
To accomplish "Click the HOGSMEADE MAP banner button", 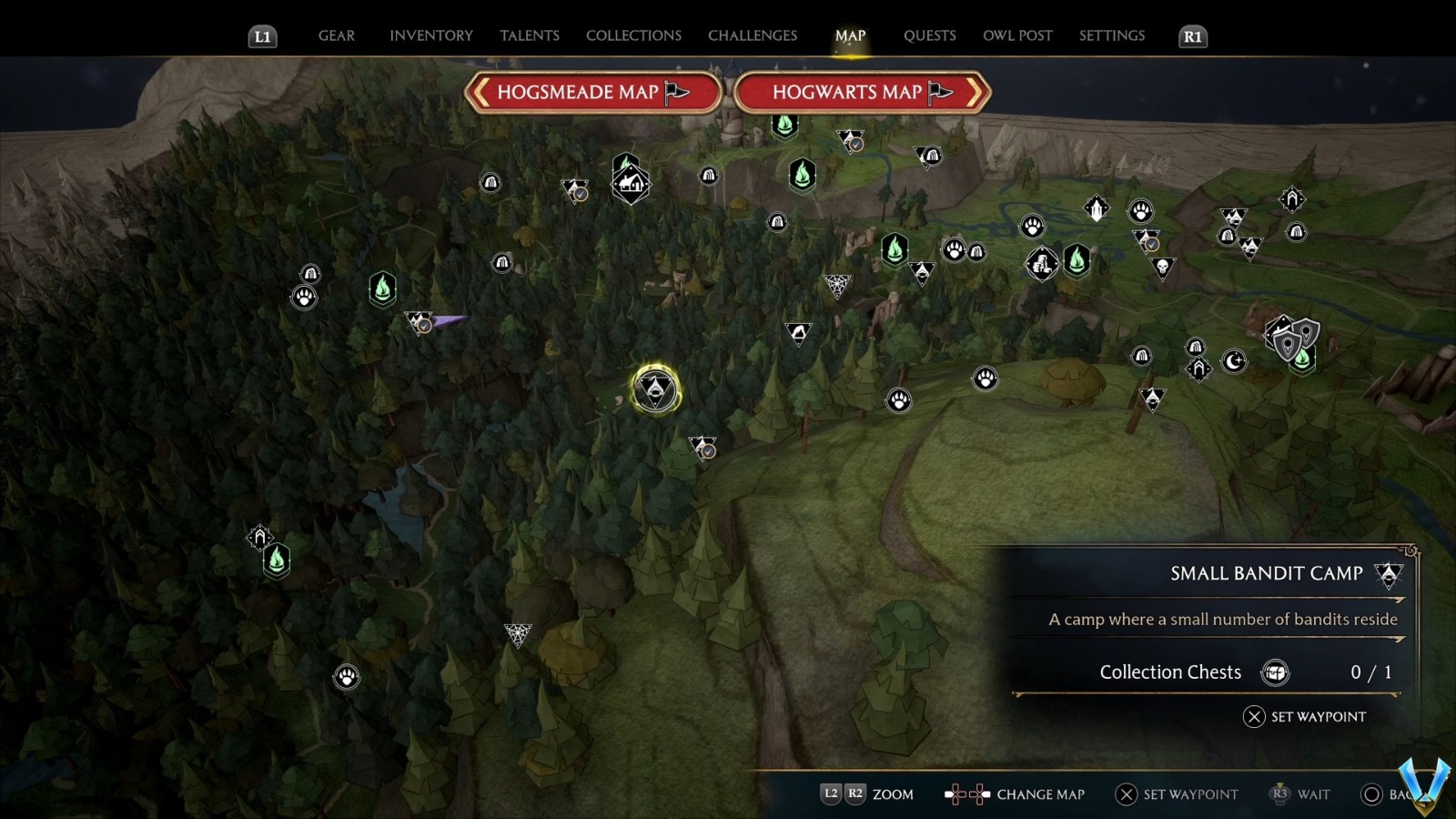I will point(593,92).
